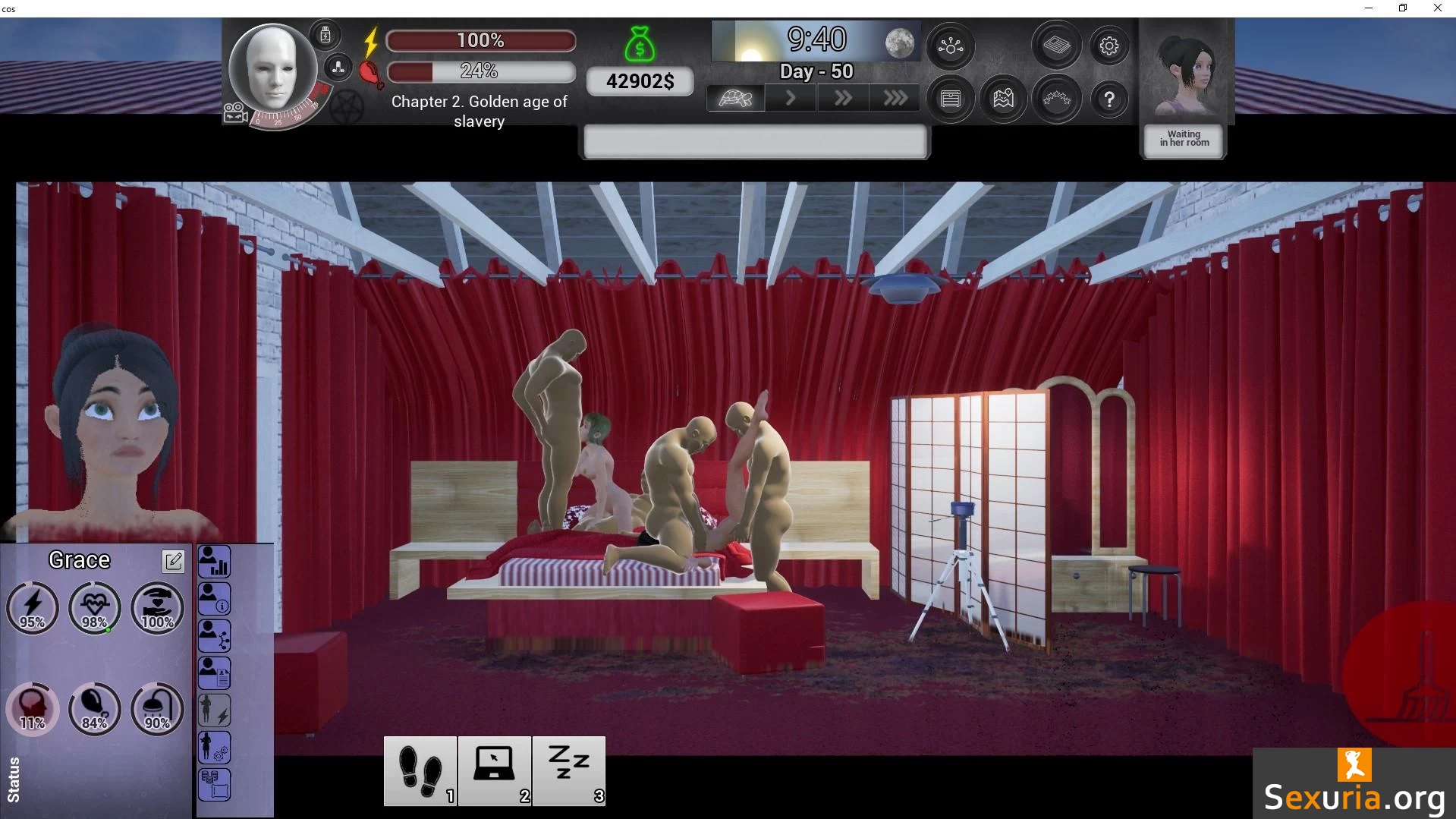Viewport: 1456px width, 819px height.
Task: Open the character info tab
Action: point(214,599)
